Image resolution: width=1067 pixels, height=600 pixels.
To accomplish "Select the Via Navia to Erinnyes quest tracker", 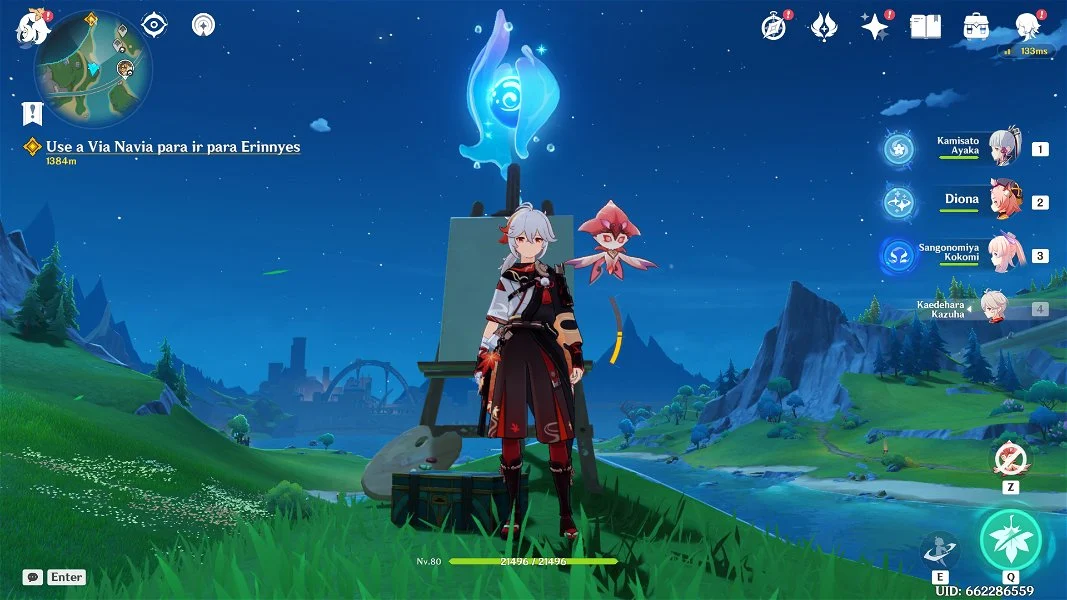I will tap(172, 147).
